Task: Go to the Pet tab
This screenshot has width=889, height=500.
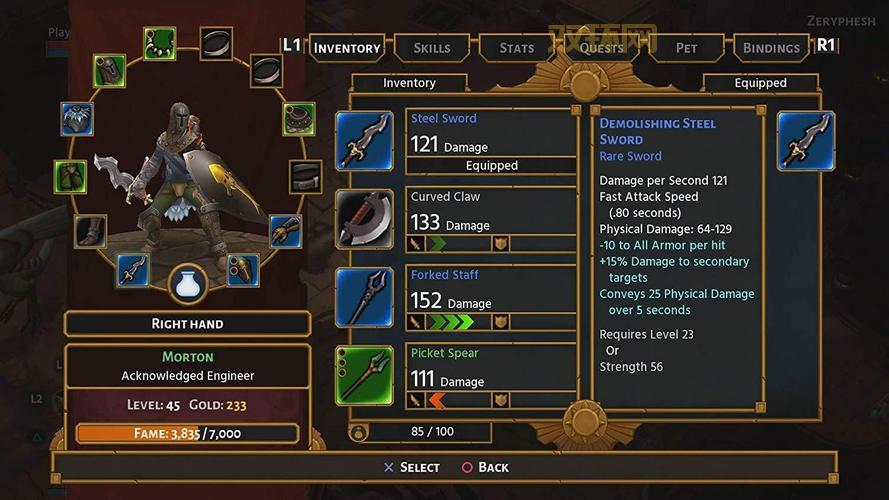Action: pos(686,47)
